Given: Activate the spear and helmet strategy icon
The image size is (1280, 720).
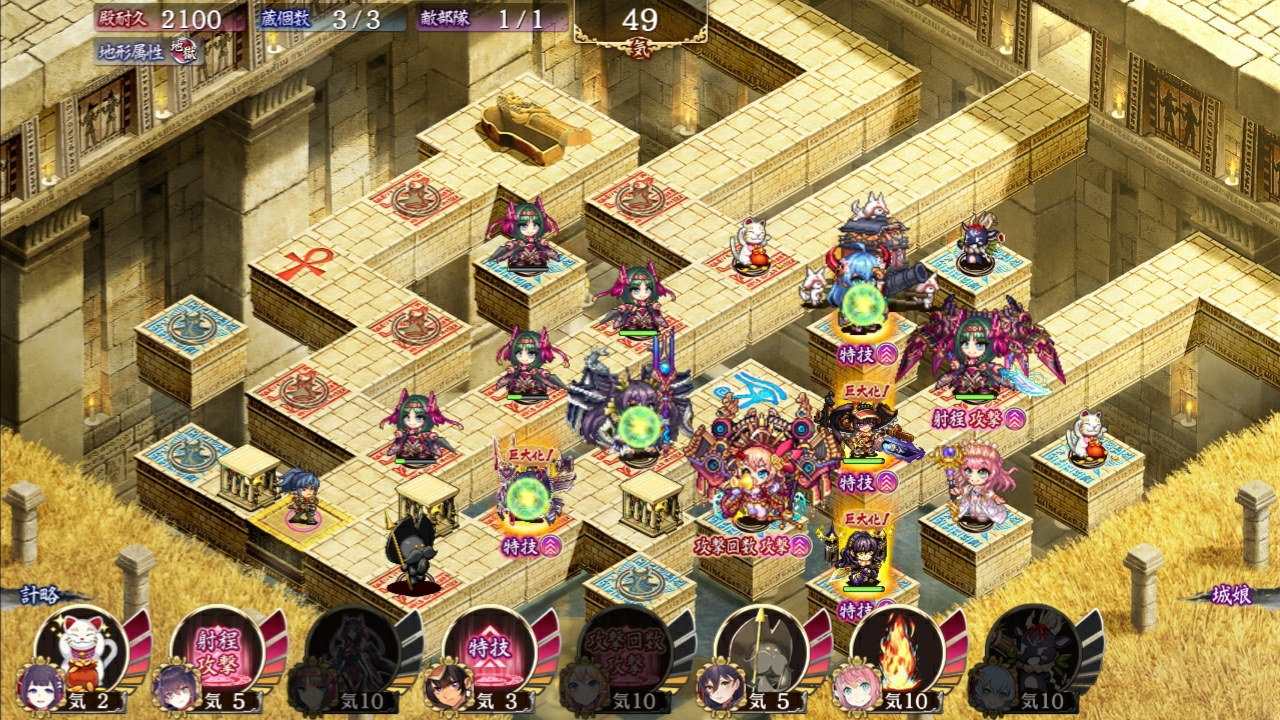Looking at the screenshot, I should coord(762,650).
